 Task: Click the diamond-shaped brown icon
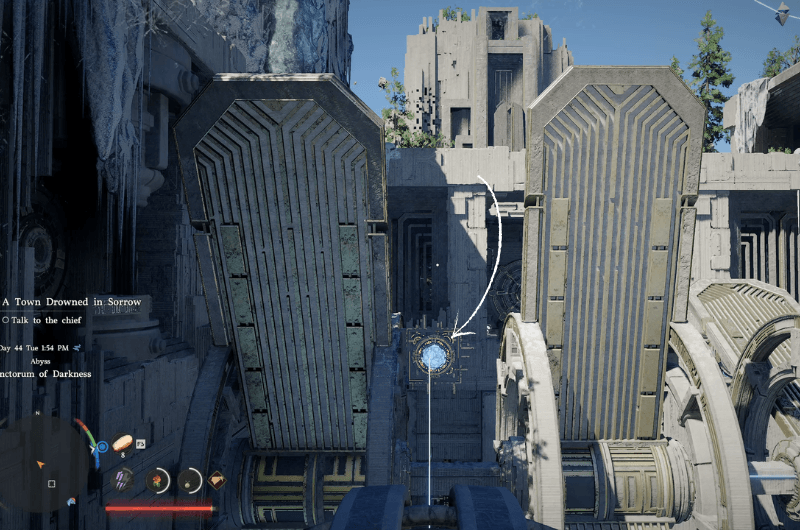coord(216,480)
